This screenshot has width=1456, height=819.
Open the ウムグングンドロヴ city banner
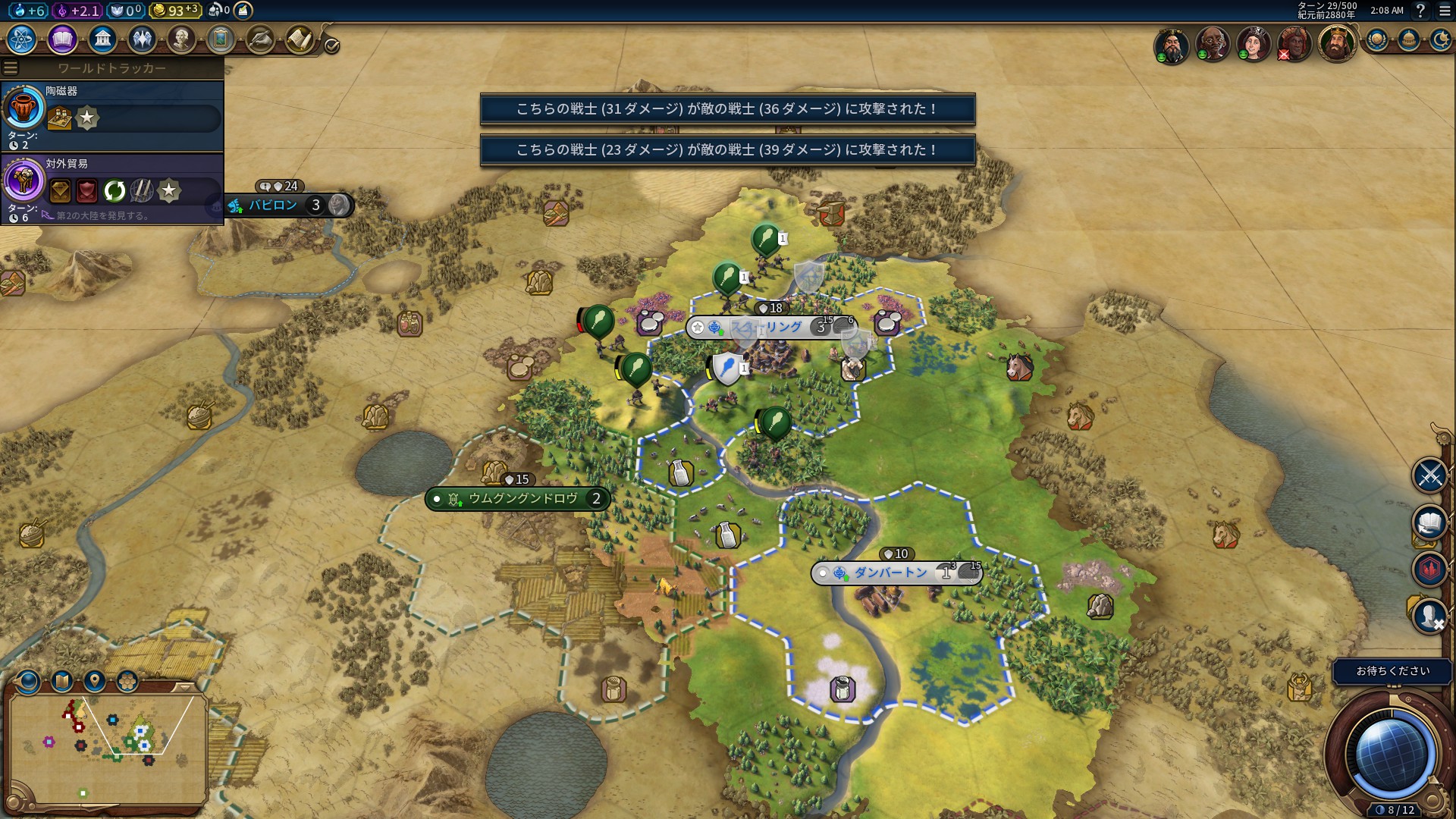coord(523,499)
